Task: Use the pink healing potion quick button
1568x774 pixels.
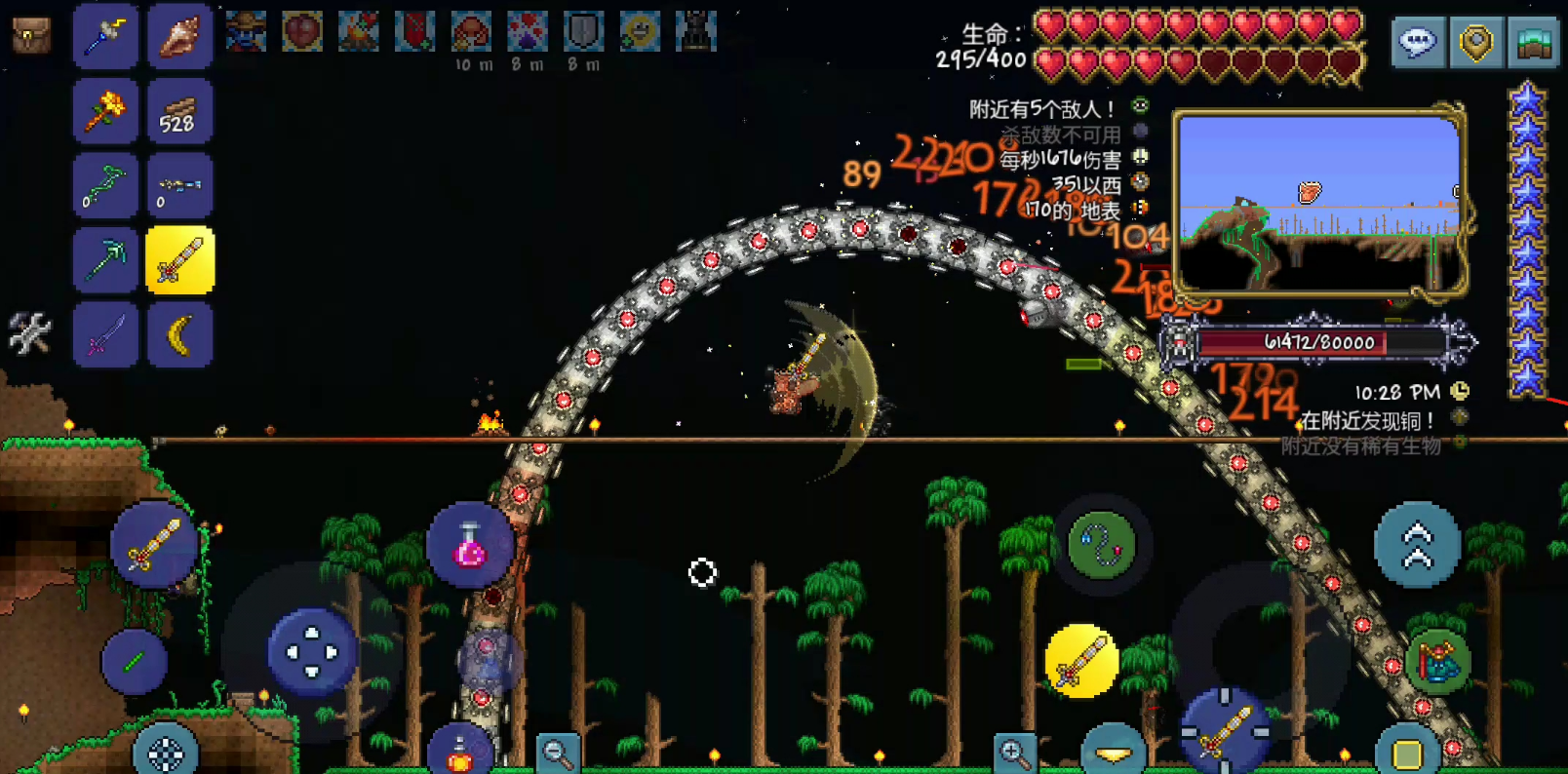Action: tap(470, 546)
